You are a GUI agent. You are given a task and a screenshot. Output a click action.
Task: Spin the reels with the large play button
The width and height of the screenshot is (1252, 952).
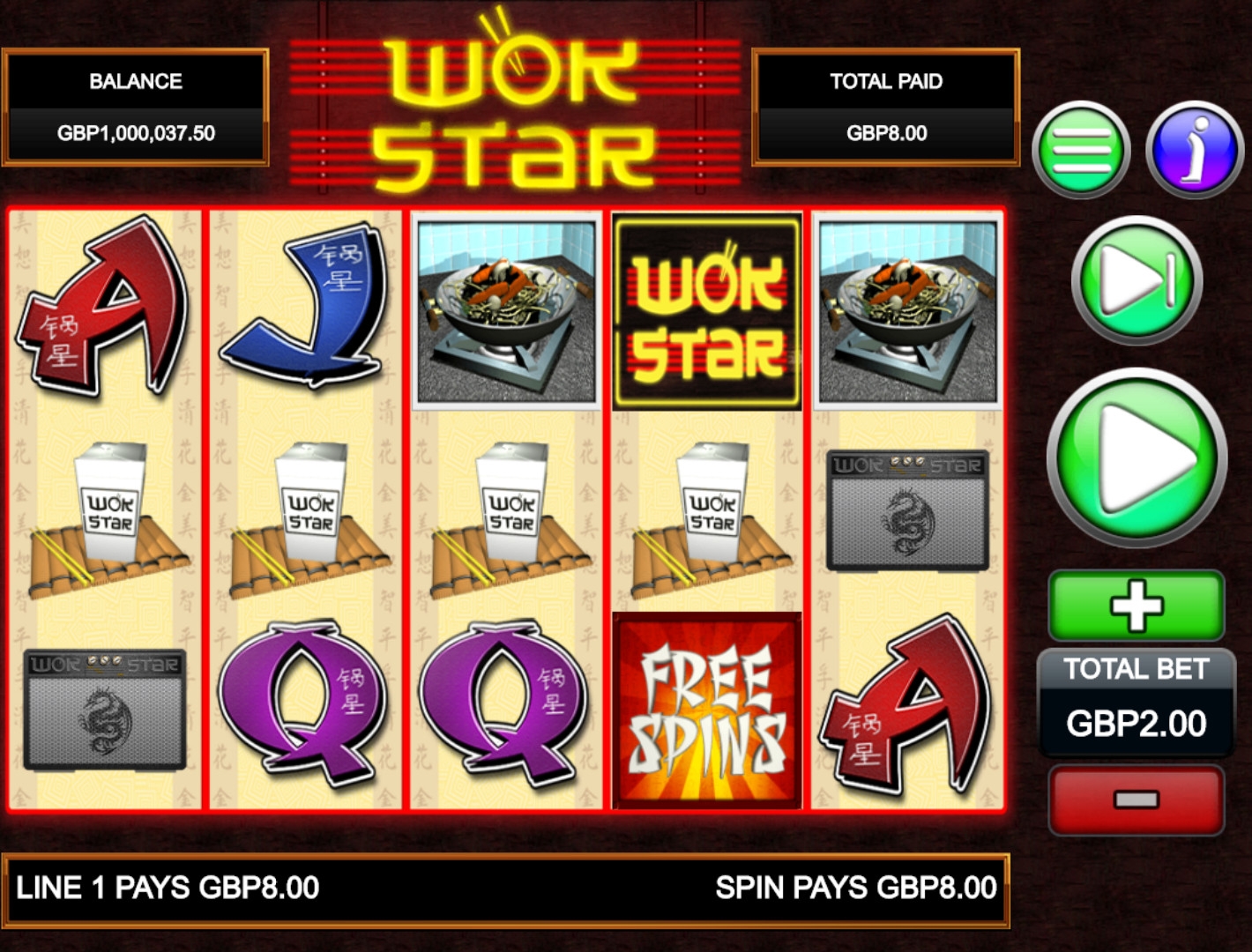tap(1136, 457)
